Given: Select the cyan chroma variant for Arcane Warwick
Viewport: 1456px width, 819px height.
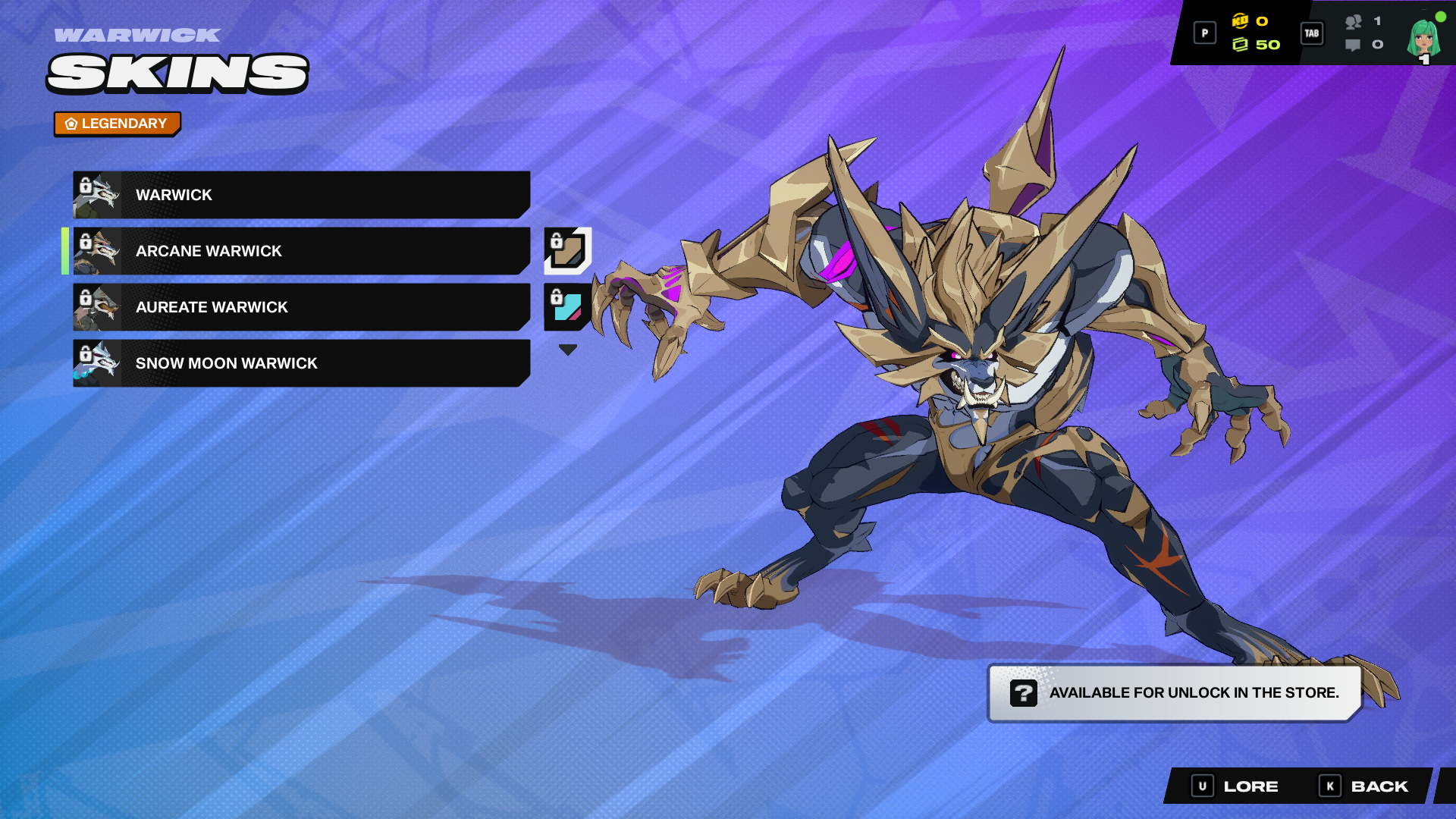Looking at the screenshot, I should click(x=568, y=307).
